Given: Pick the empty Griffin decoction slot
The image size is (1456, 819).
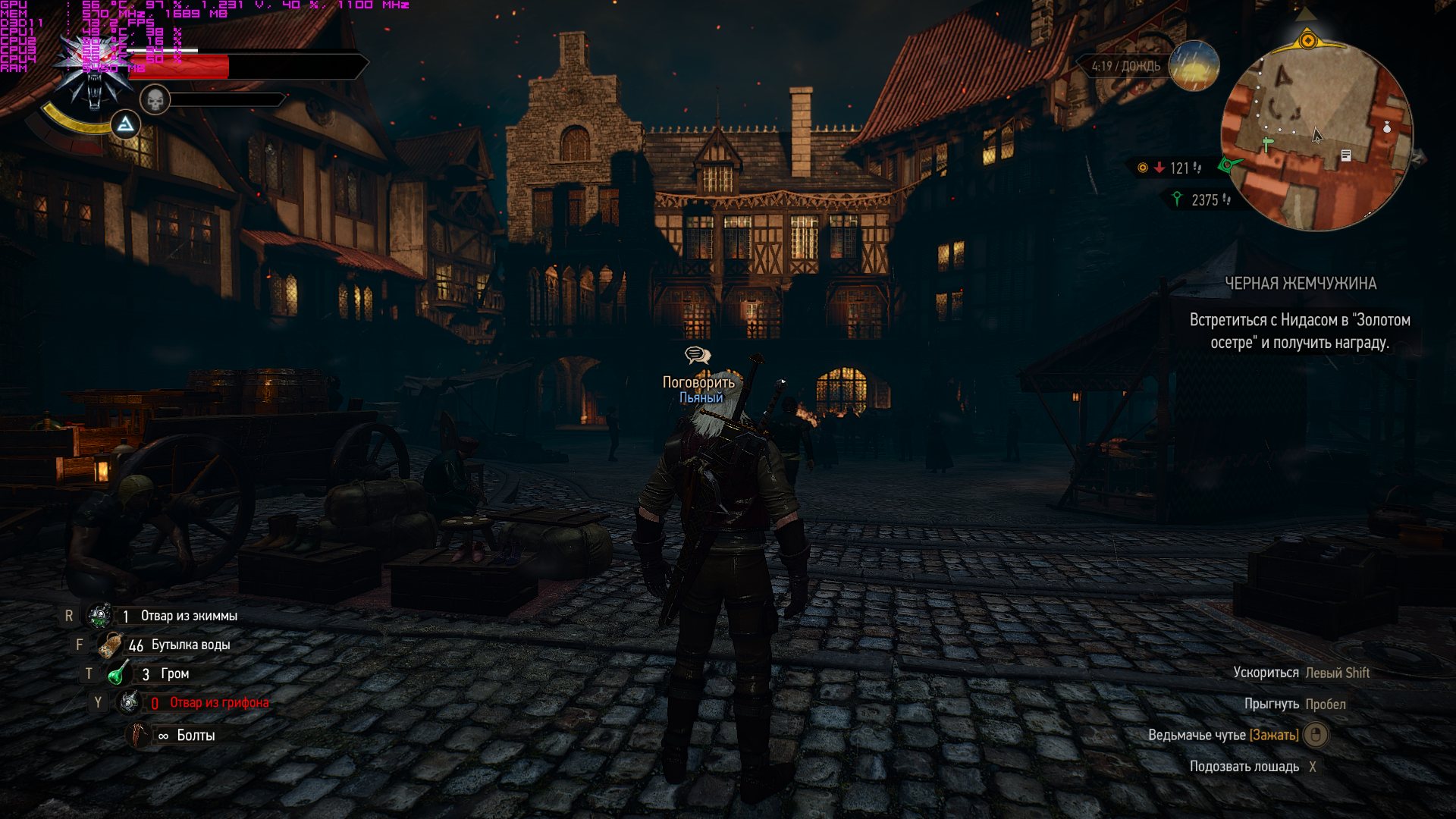Looking at the screenshot, I should [129, 702].
